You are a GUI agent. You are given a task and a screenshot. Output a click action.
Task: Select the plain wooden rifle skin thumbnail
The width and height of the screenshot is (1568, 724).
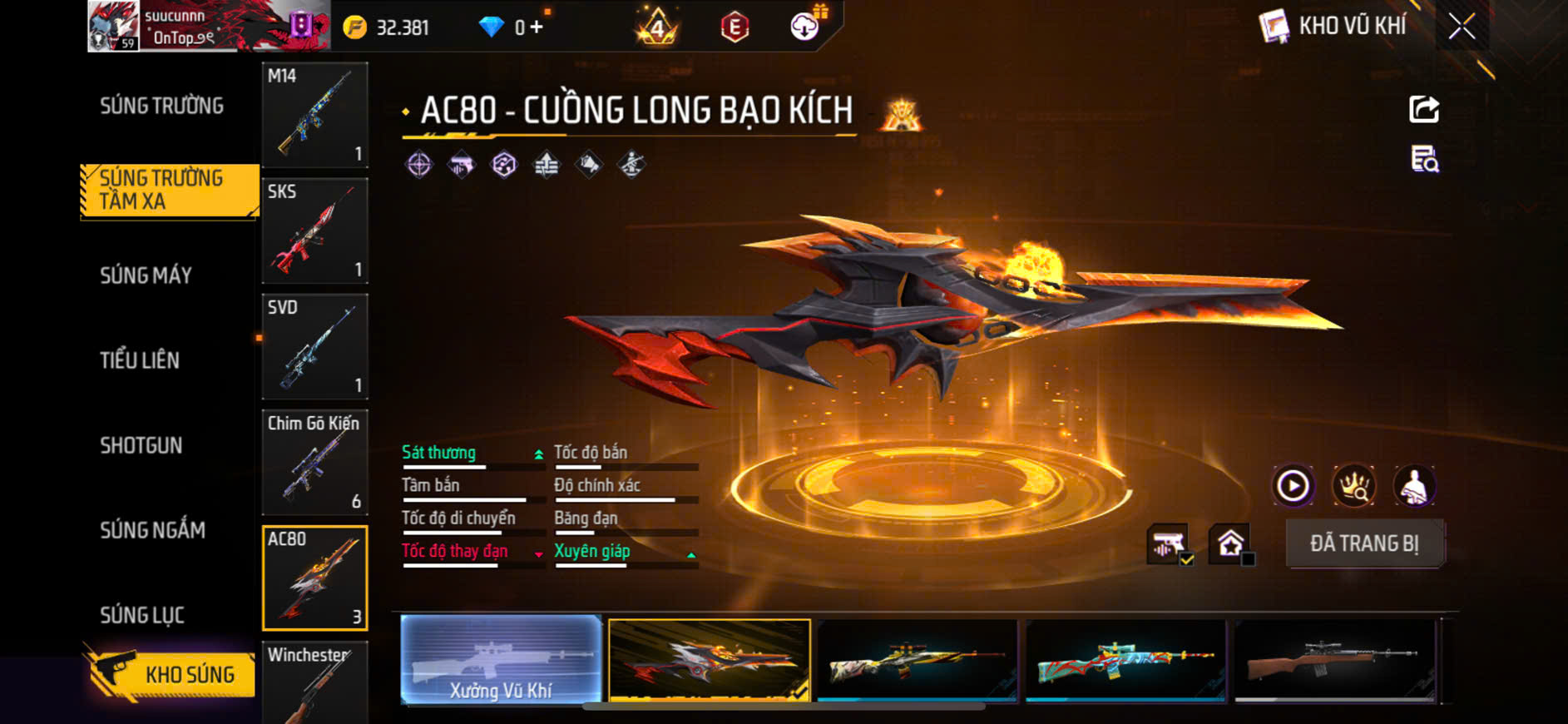point(1334,660)
